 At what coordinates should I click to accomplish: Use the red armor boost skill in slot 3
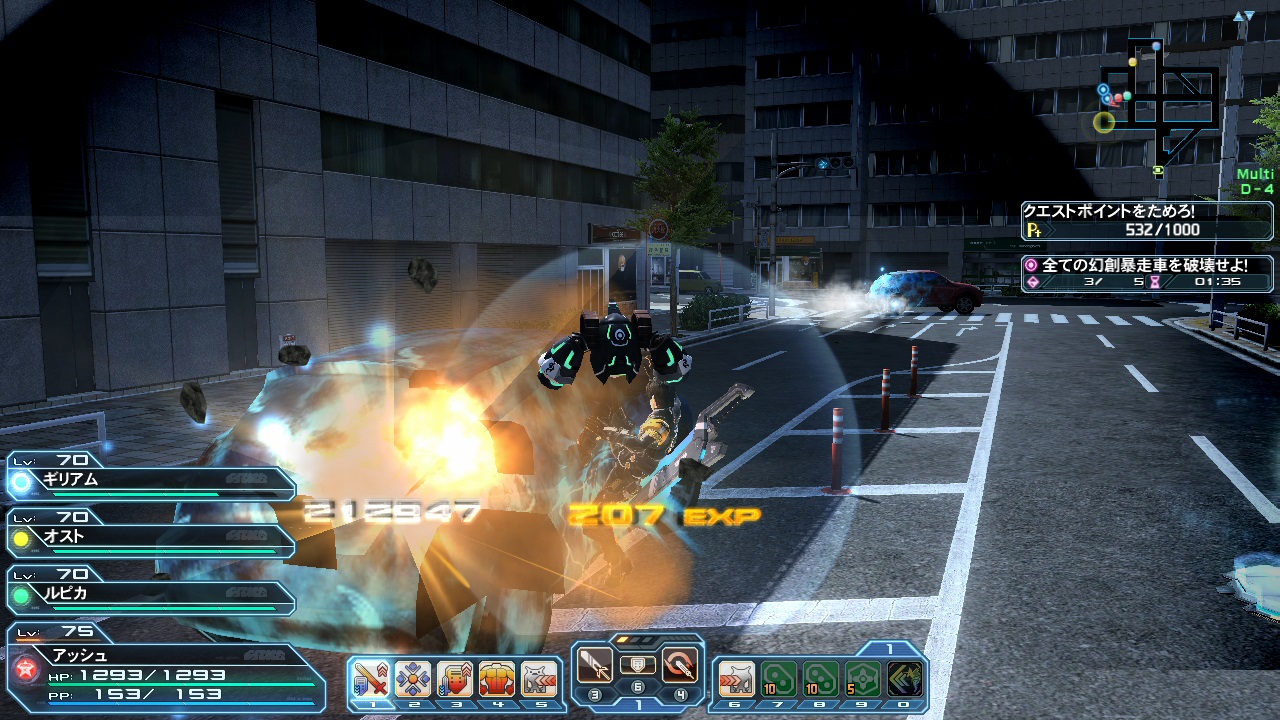coord(455,680)
